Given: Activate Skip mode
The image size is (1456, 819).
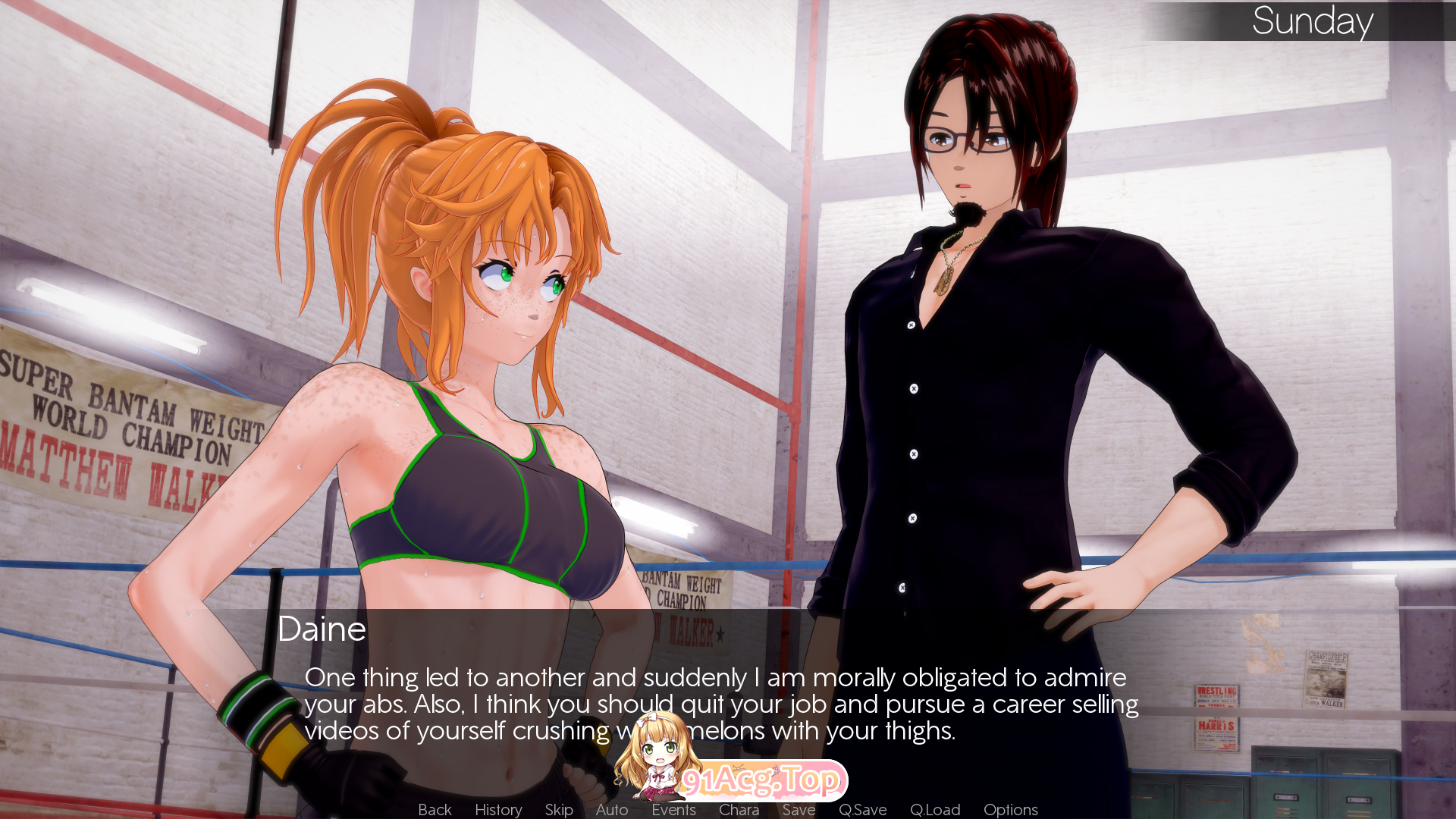Looking at the screenshot, I should click(559, 809).
